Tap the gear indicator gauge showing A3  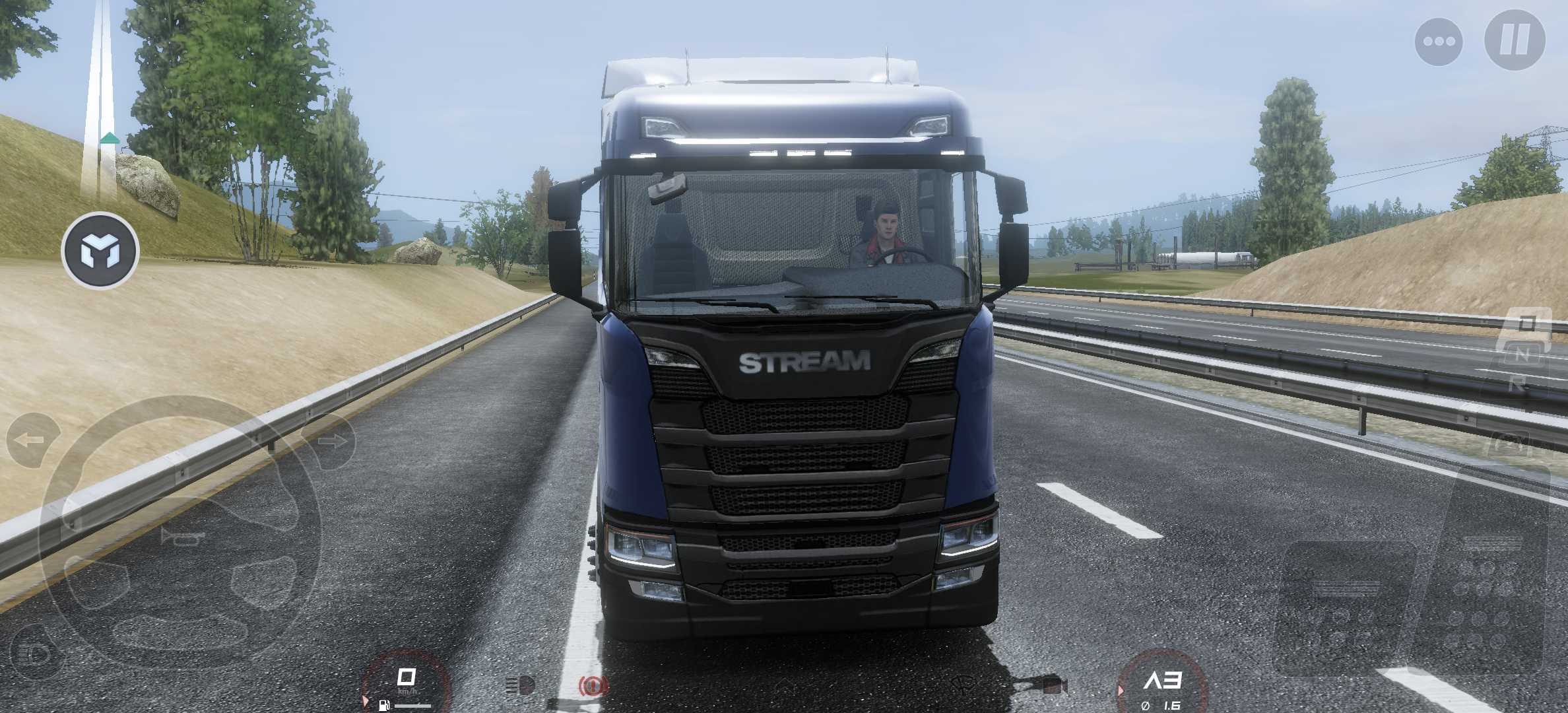click(1163, 683)
